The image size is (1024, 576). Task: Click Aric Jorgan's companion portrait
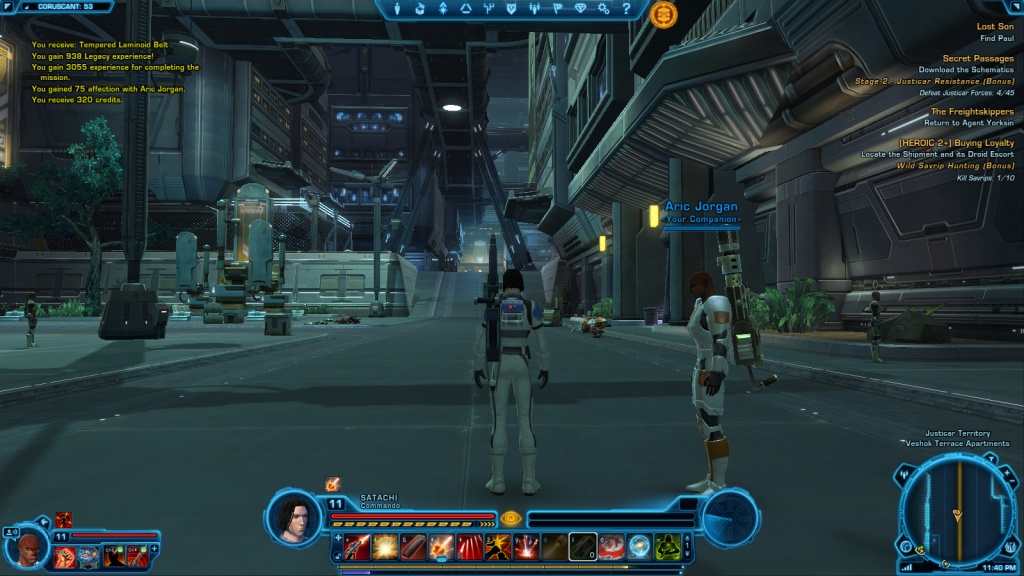[x=30, y=548]
